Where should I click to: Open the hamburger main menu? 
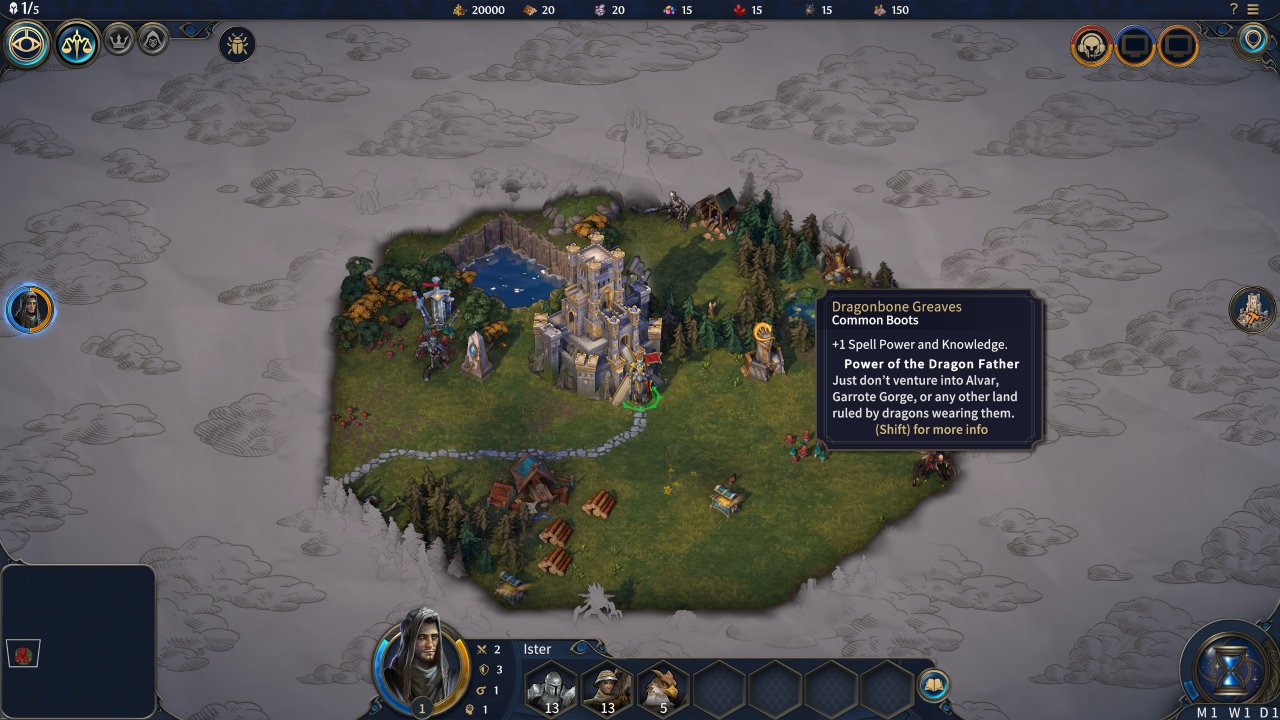pyautogui.click(x=1253, y=9)
